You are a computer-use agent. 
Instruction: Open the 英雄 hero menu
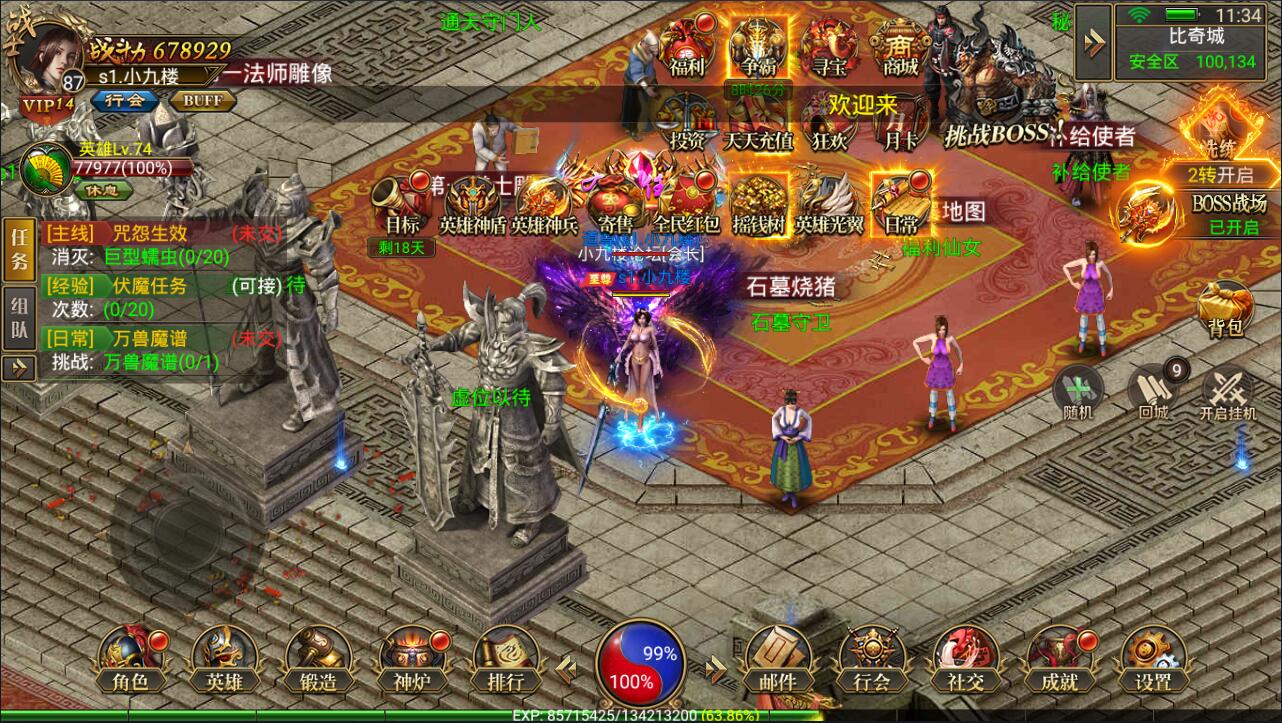(224, 658)
